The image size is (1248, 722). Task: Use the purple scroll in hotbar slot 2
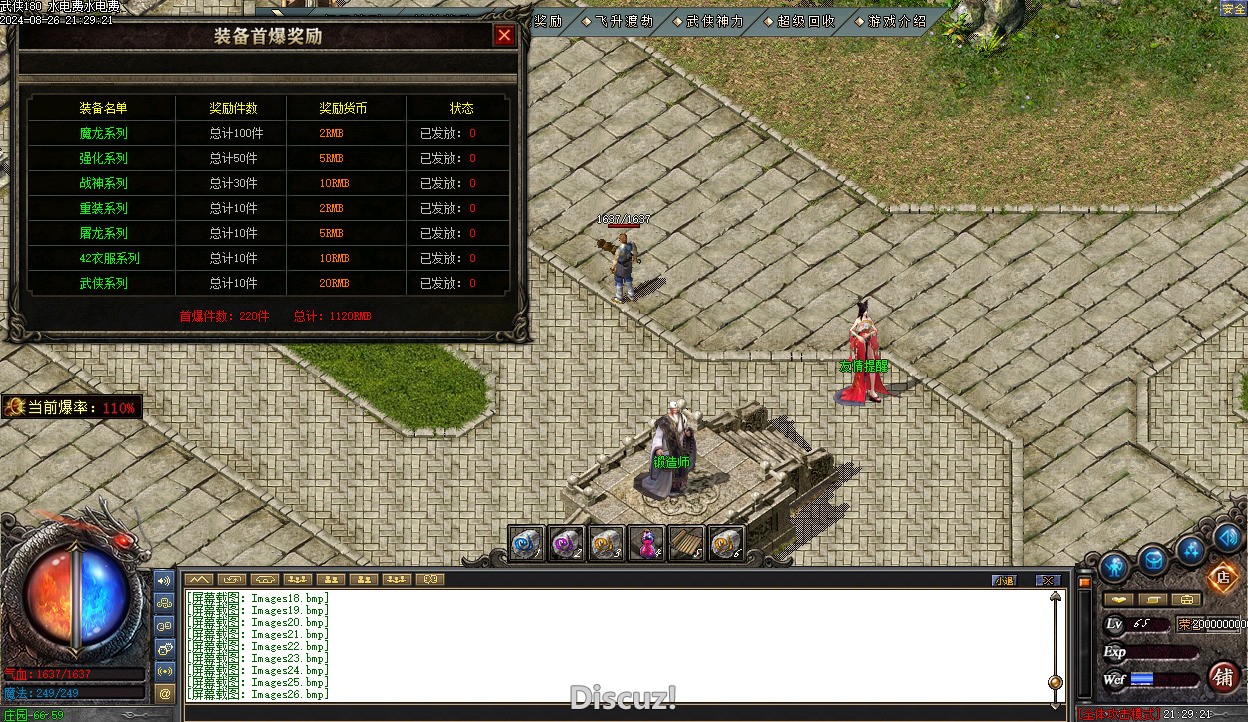tap(567, 543)
